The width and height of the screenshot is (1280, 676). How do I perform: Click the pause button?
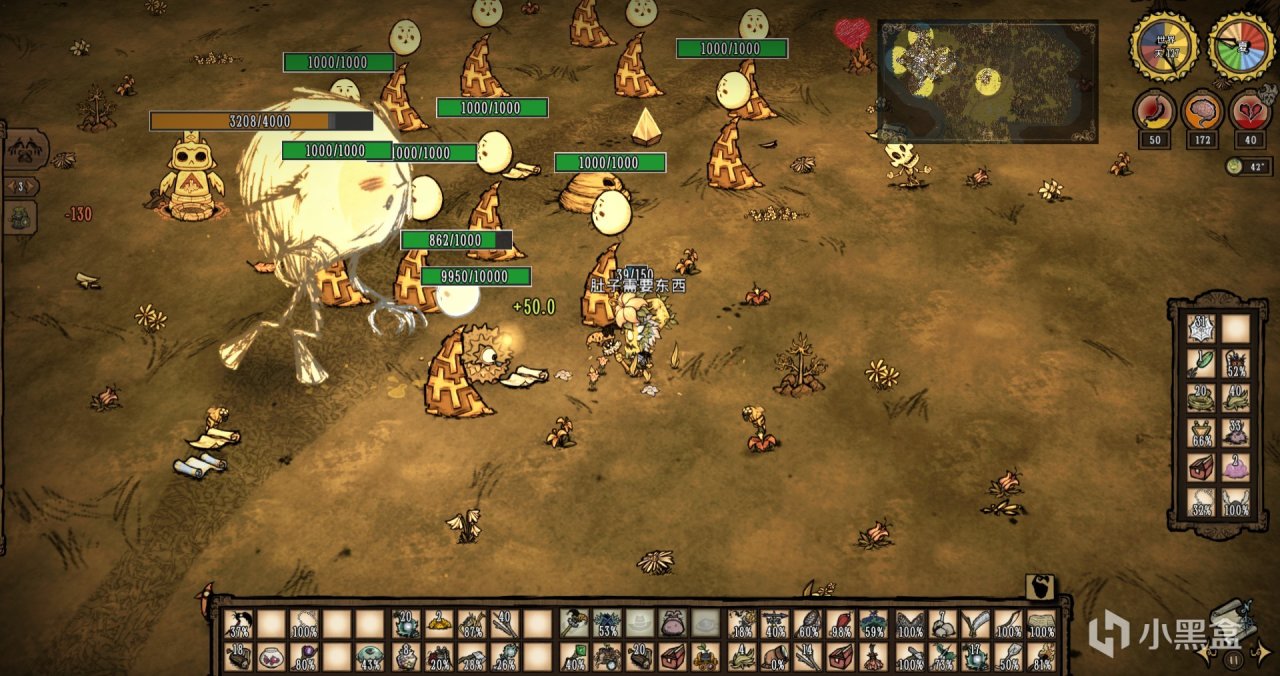click(1233, 660)
